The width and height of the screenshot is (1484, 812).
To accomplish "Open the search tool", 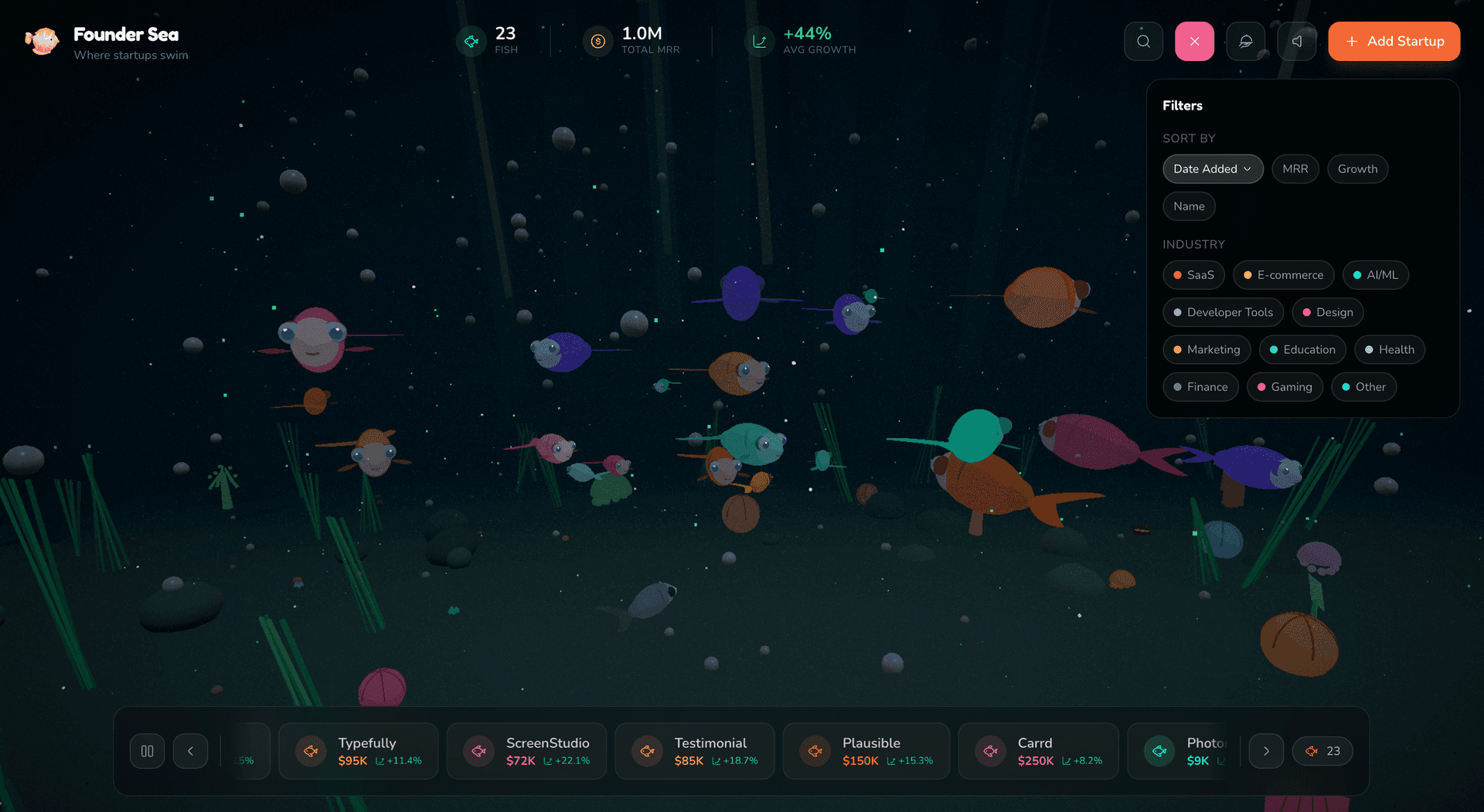I will [1143, 41].
